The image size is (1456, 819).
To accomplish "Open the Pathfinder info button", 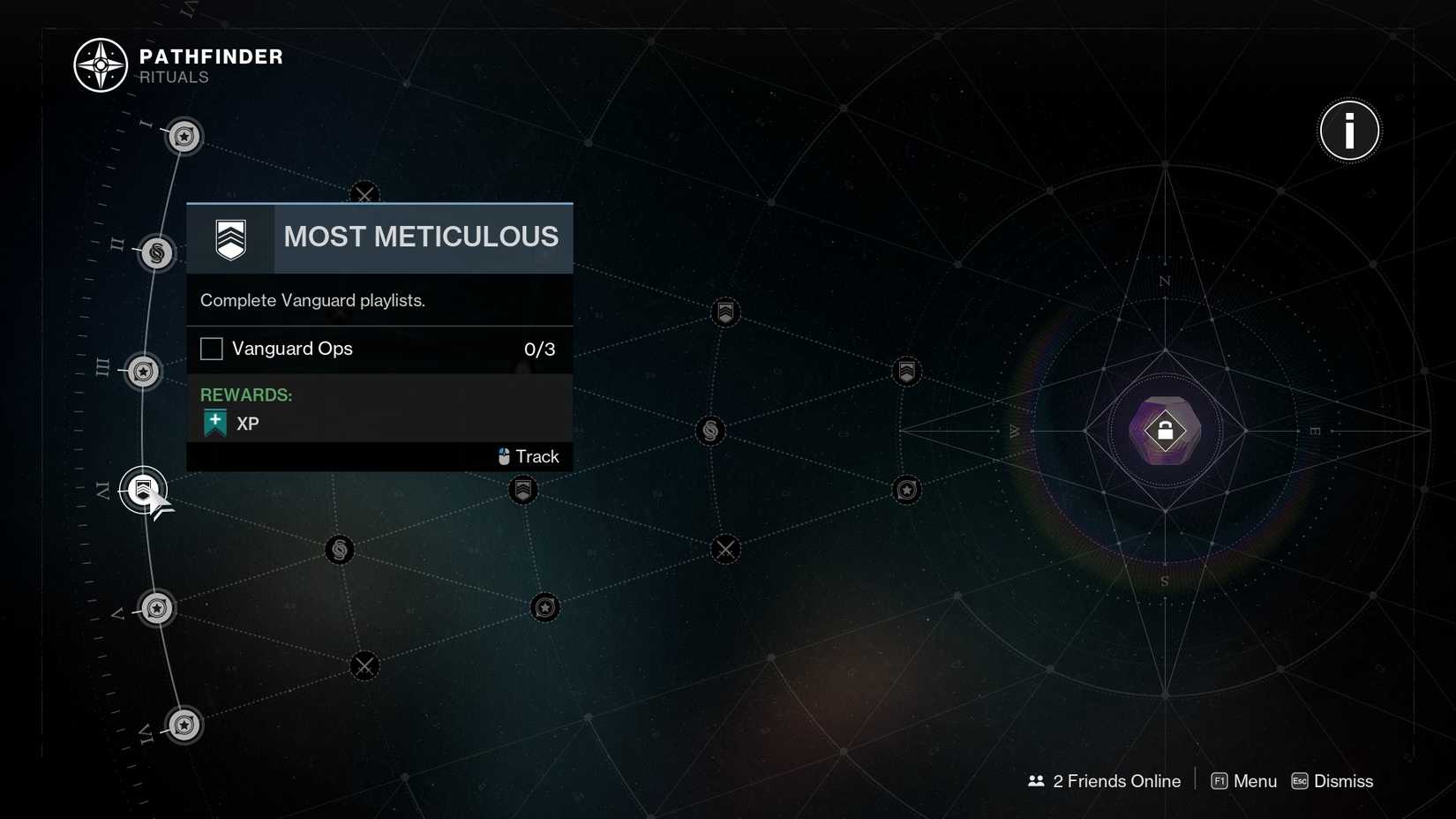I will [x=1348, y=131].
